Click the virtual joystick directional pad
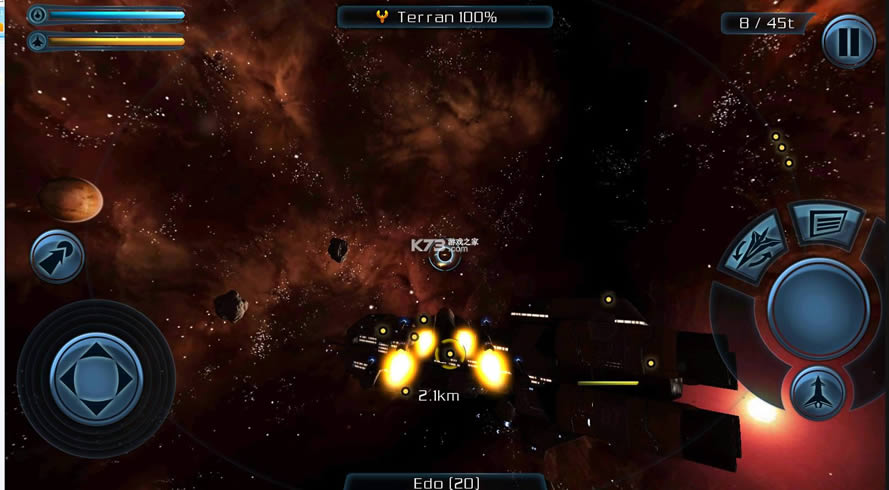The height and width of the screenshot is (490, 889). pos(96,378)
